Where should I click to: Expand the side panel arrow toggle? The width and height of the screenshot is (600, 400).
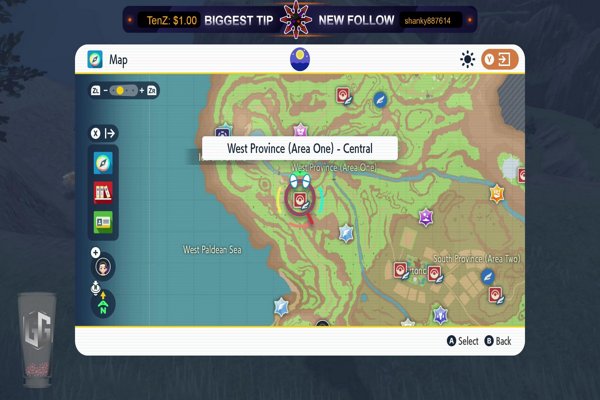coord(104,132)
